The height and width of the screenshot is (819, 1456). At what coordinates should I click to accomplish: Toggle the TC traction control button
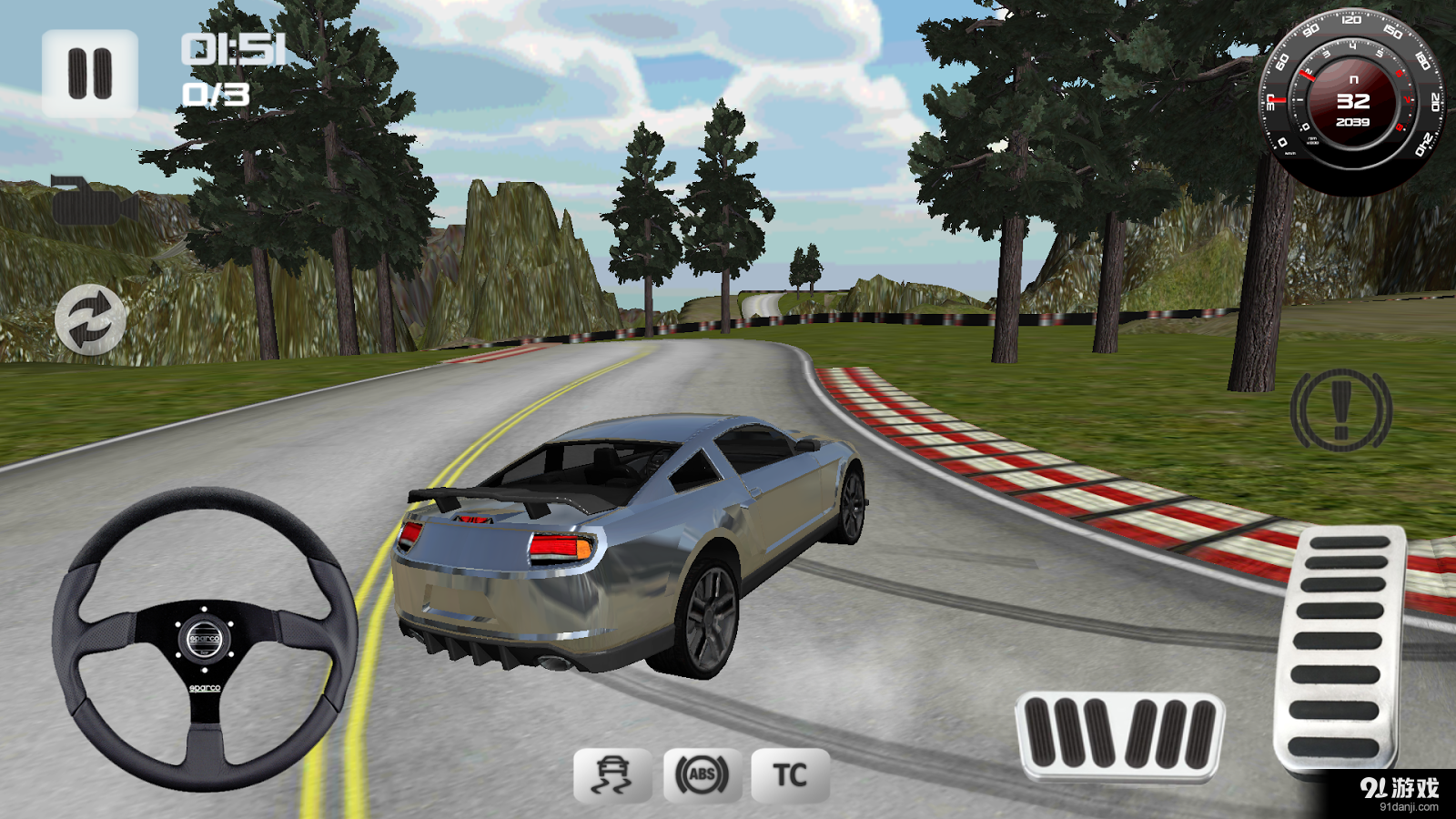[790, 775]
